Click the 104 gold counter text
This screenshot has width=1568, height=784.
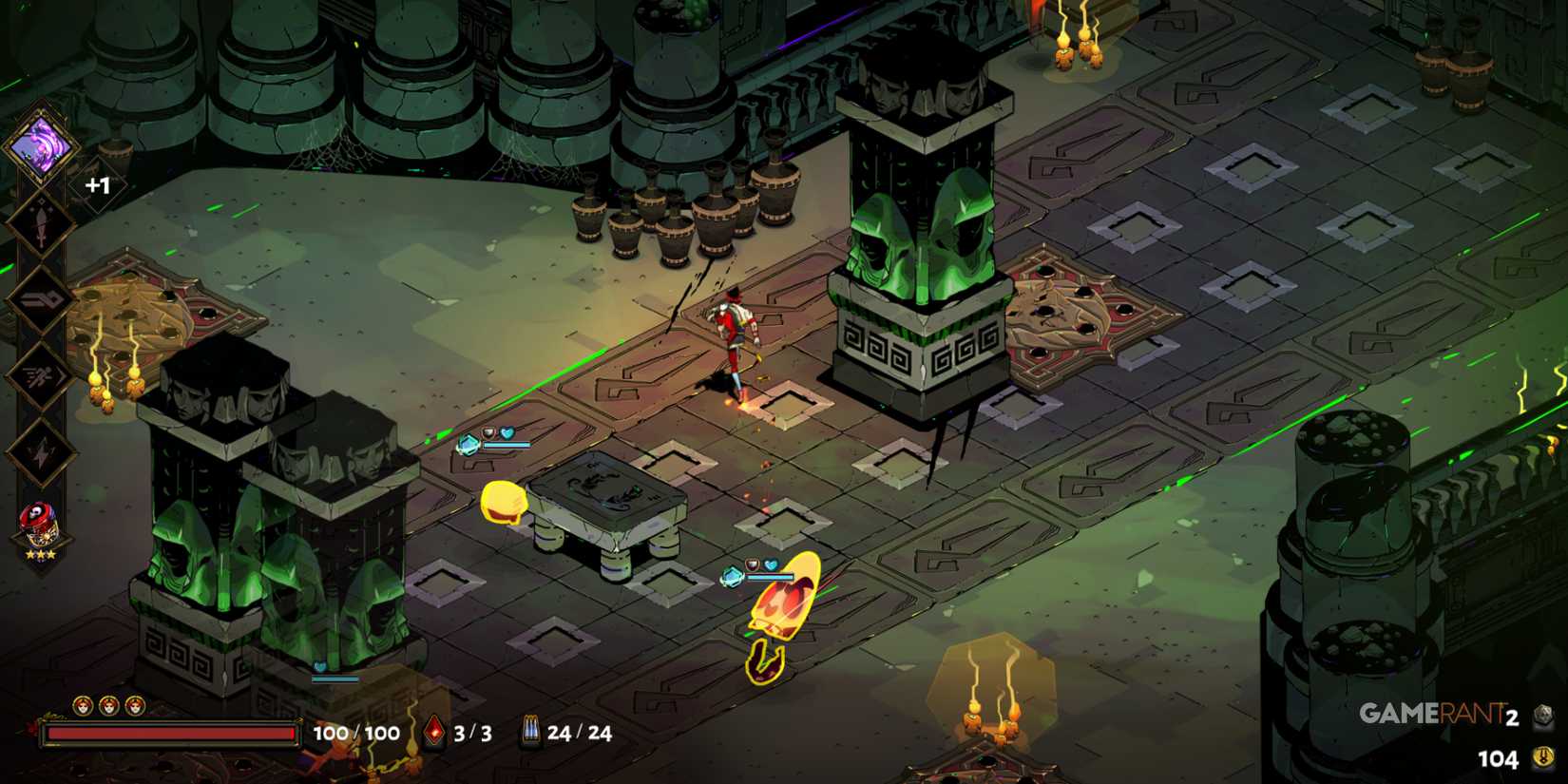coord(1499,759)
